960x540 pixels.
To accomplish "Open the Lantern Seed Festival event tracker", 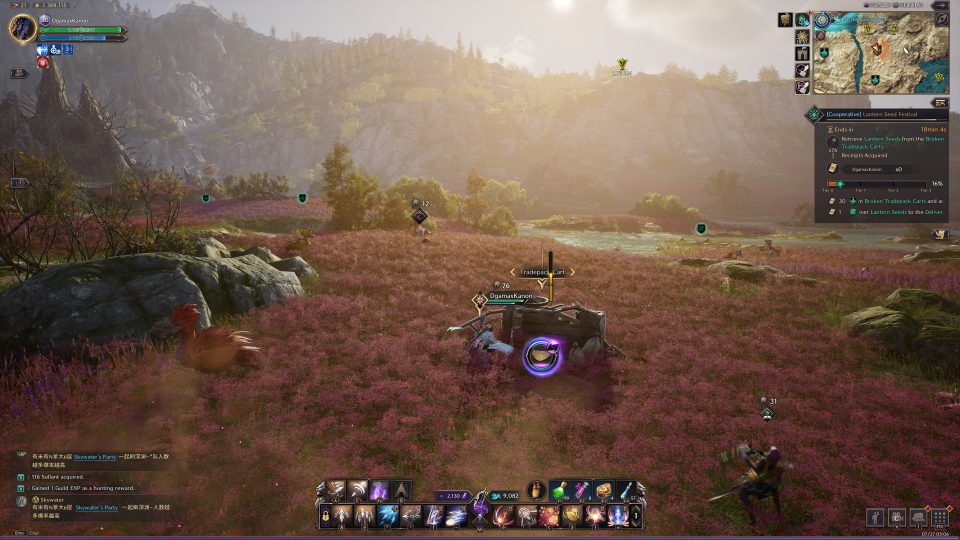I will 872,115.
